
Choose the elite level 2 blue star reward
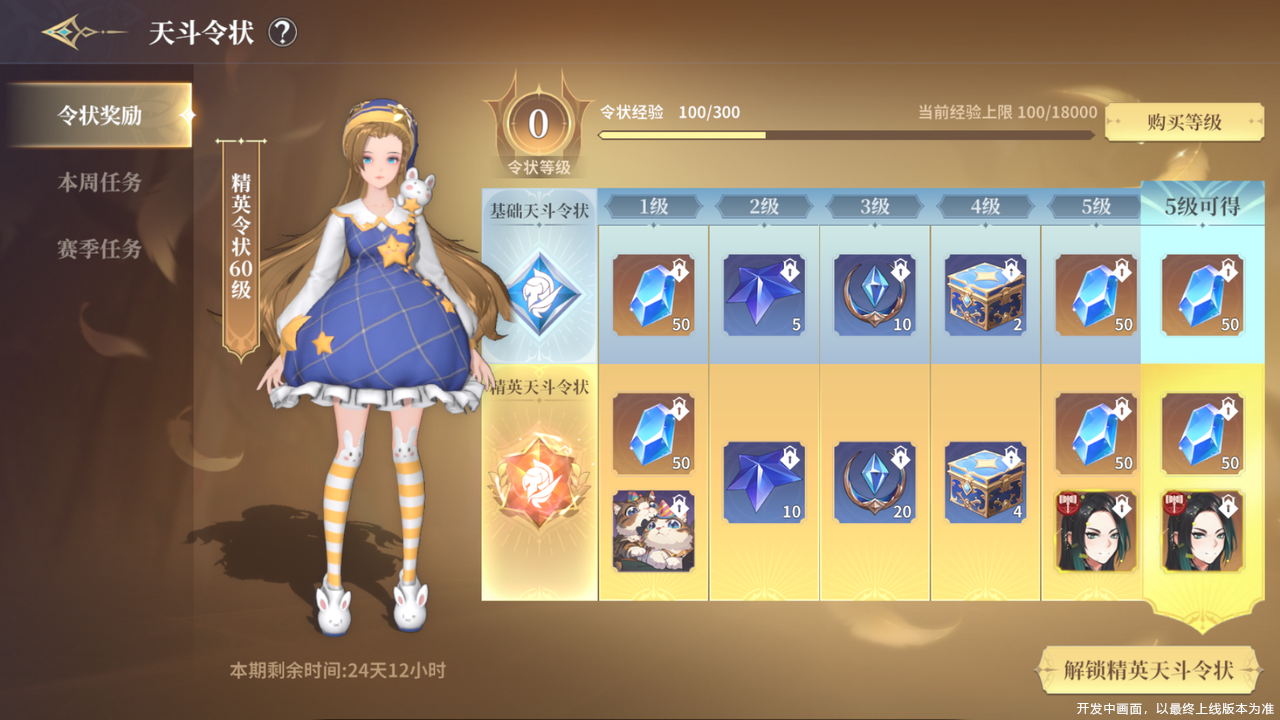click(764, 482)
